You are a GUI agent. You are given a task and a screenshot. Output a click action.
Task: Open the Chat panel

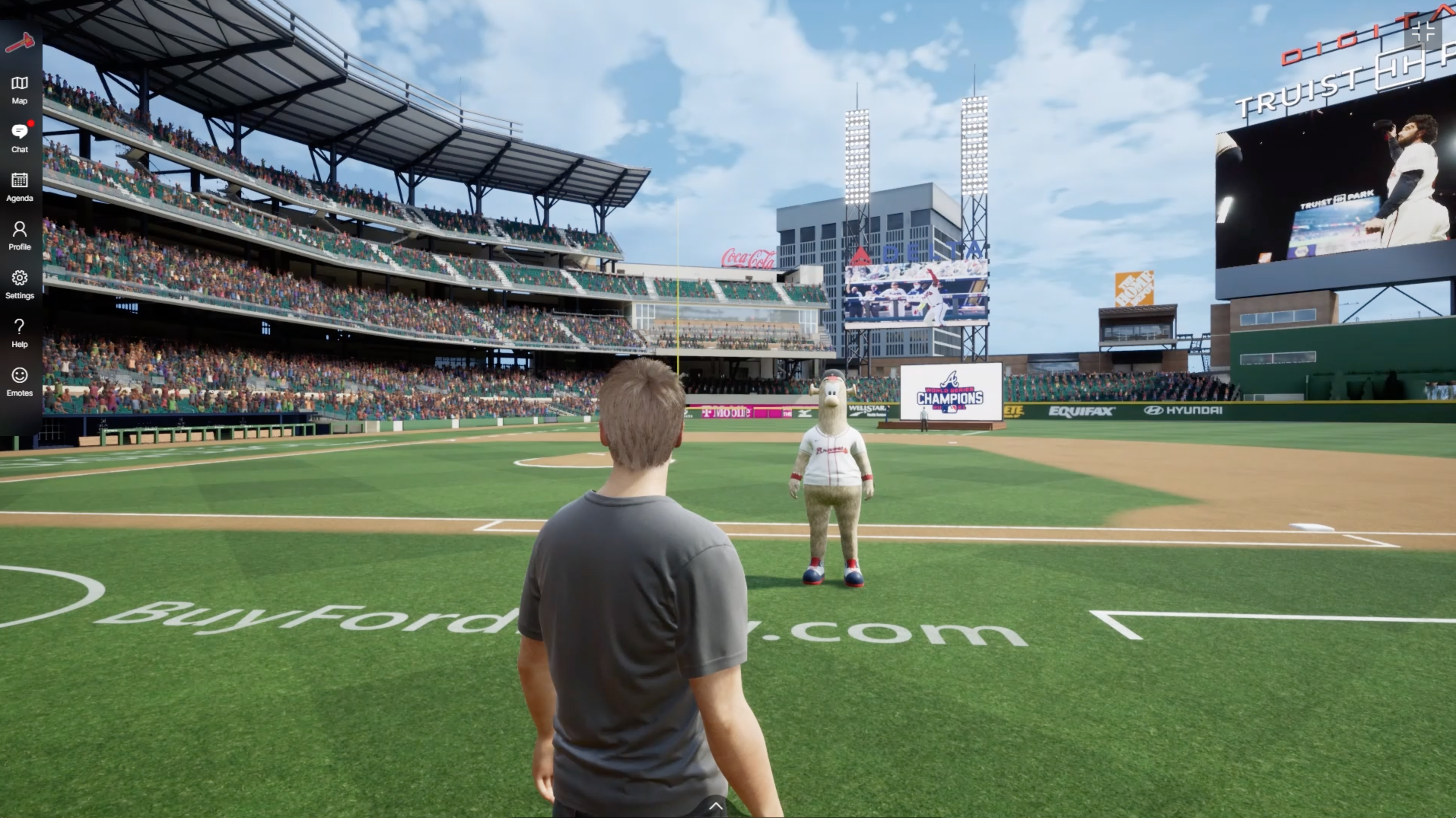(x=20, y=138)
